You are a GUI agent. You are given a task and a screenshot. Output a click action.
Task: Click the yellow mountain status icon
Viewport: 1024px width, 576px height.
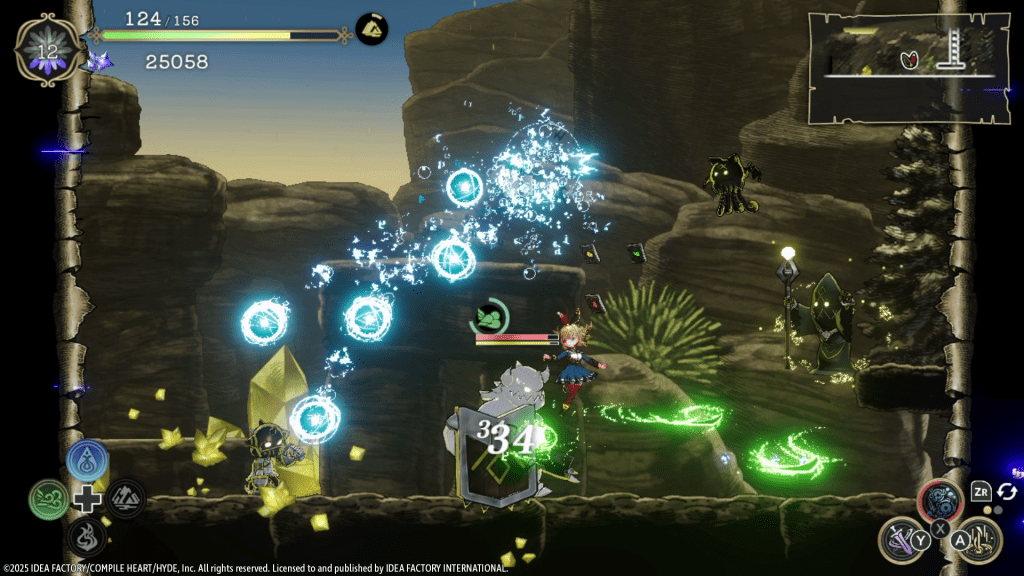[372, 30]
